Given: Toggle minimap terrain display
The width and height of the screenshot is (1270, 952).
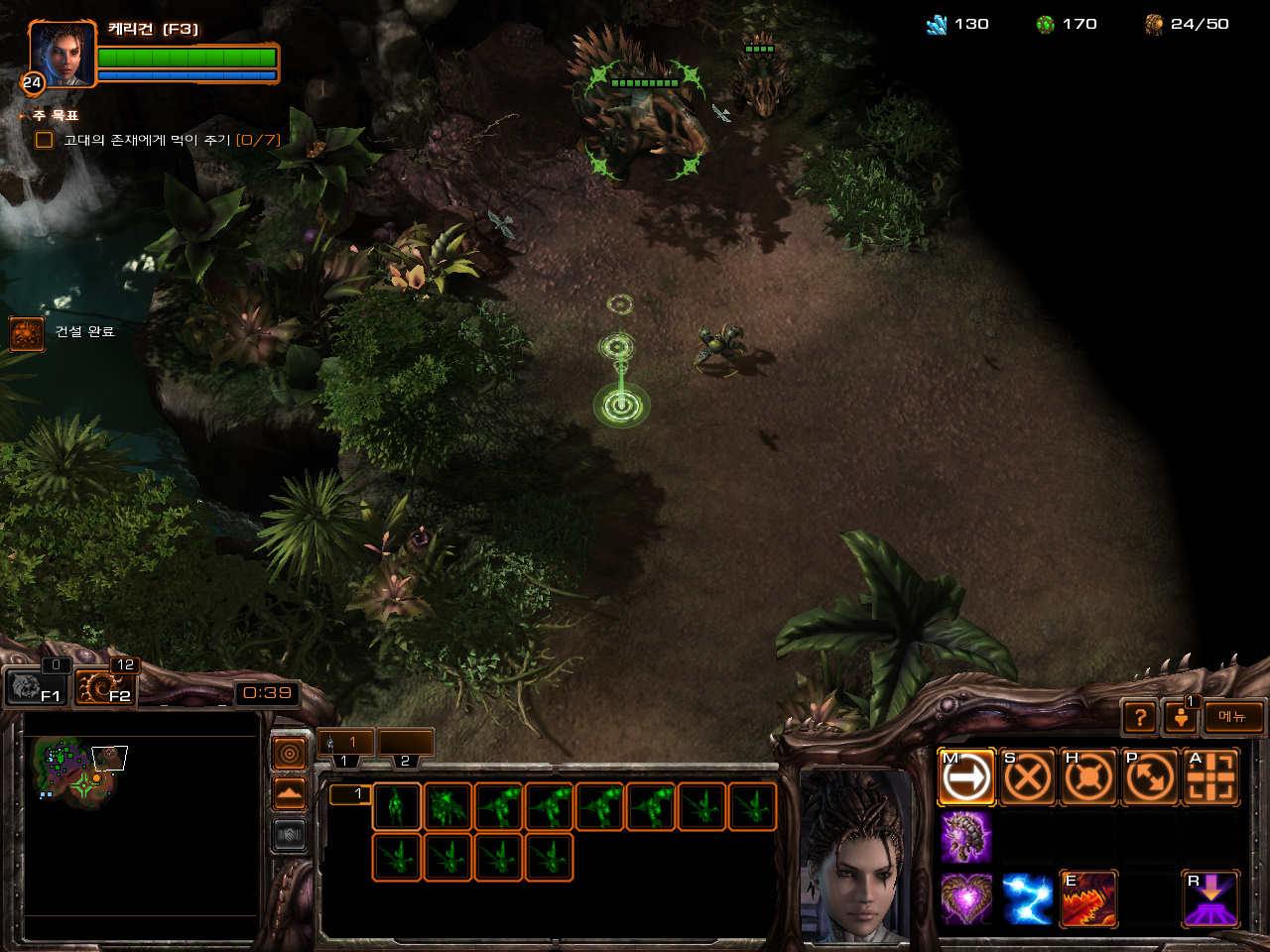Looking at the screenshot, I should click(289, 793).
